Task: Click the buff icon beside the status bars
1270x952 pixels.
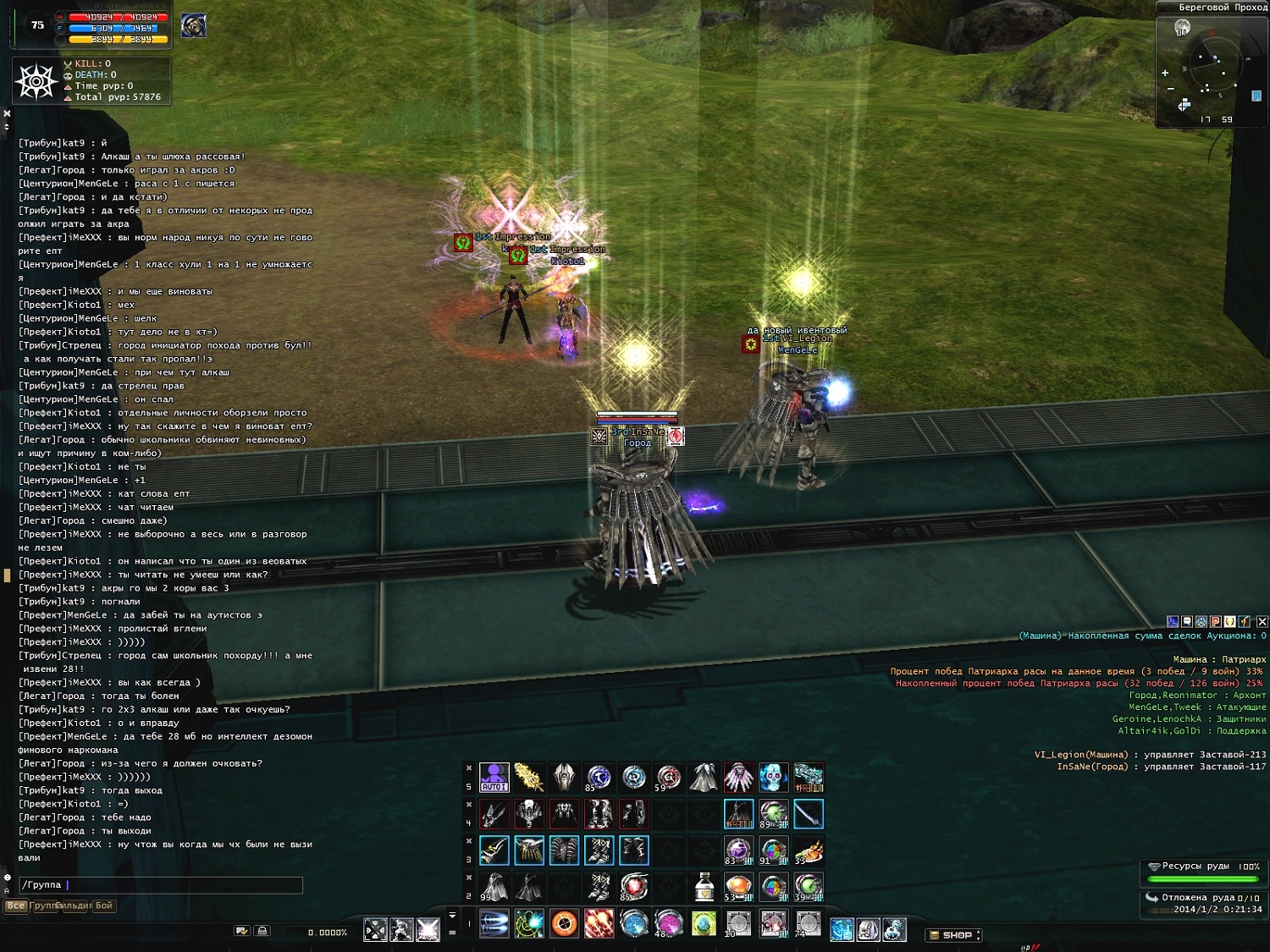Action: pos(194,25)
